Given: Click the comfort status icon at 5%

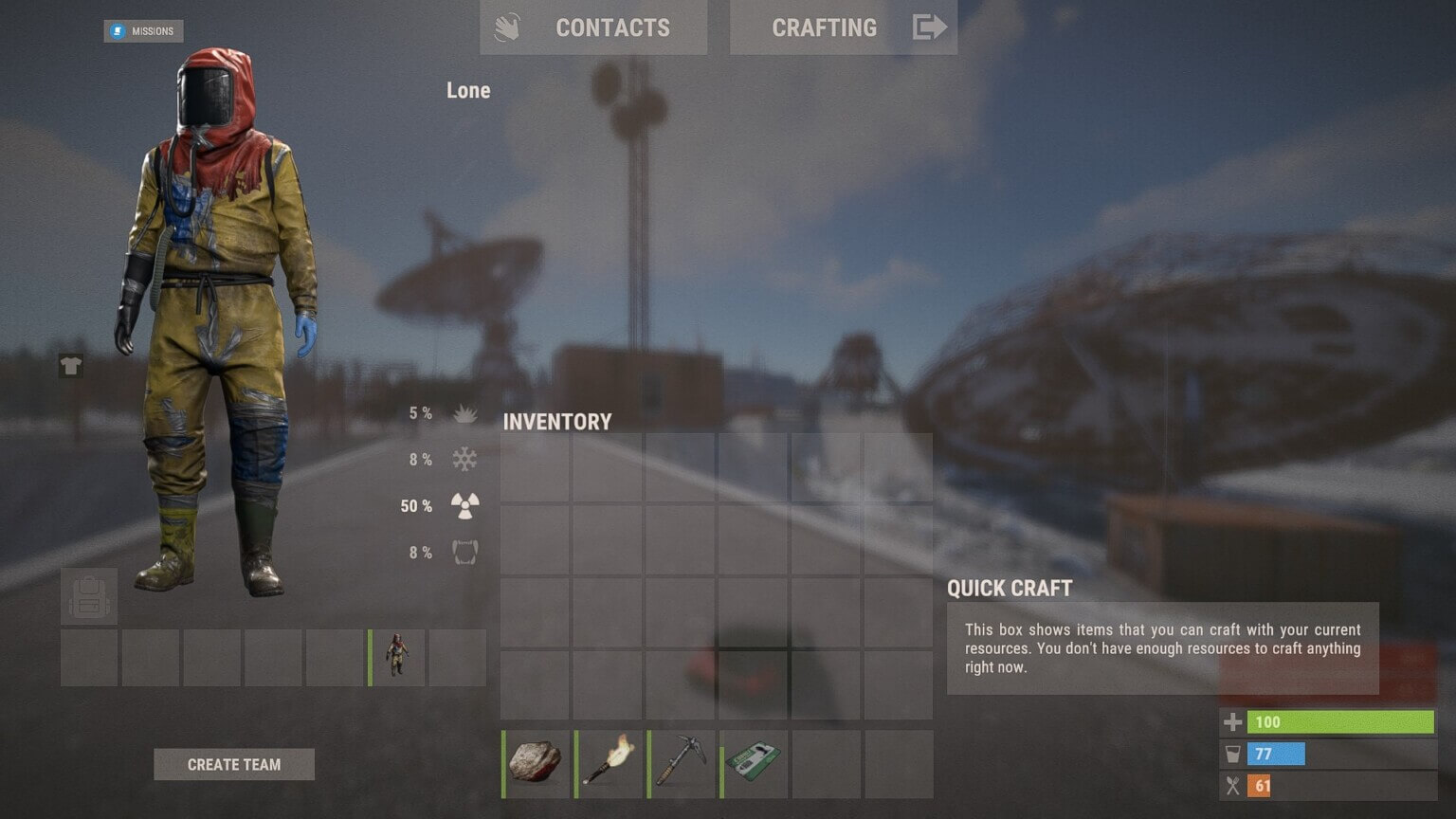Looking at the screenshot, I should [x=464, y=412].
